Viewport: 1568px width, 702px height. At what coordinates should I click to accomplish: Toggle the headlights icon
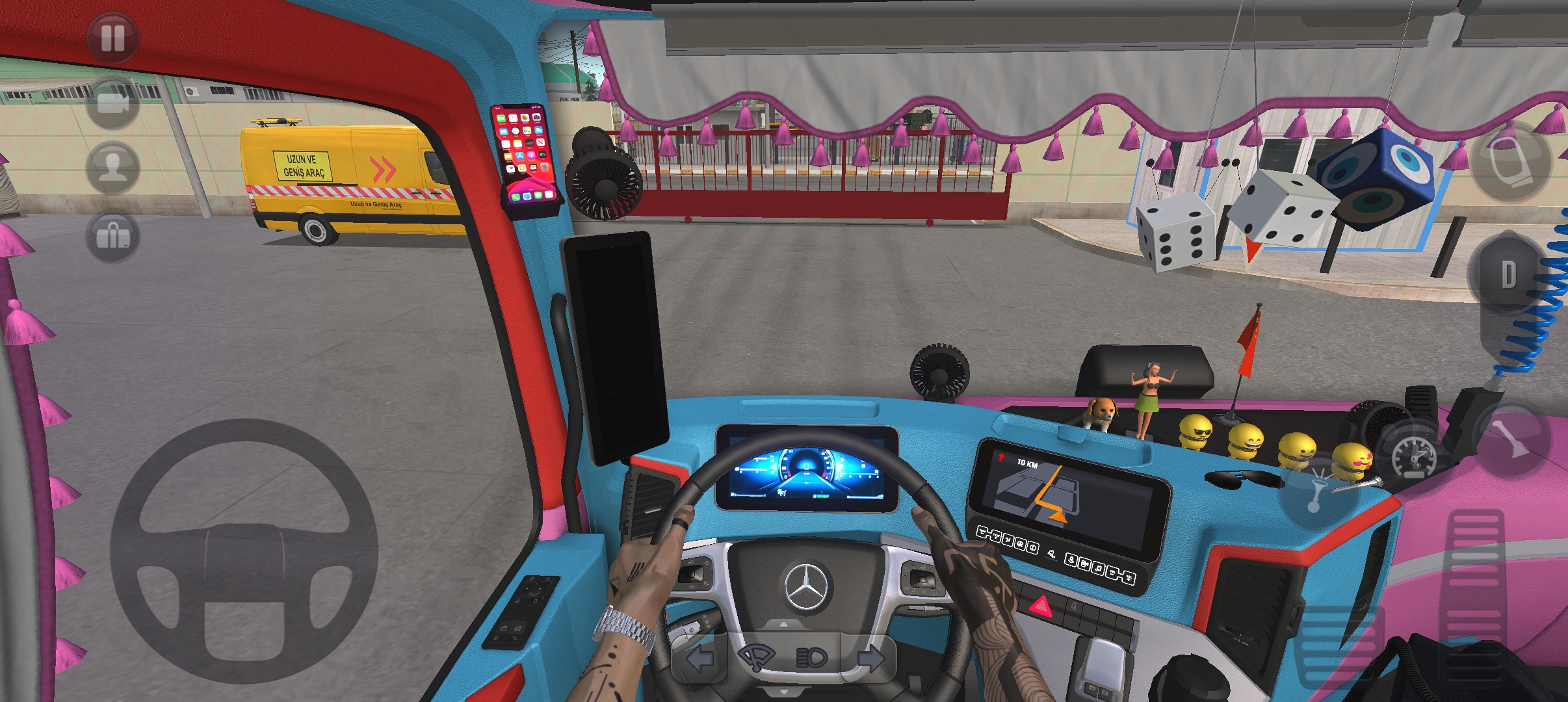pyautogui.click(x=811, y=658)
